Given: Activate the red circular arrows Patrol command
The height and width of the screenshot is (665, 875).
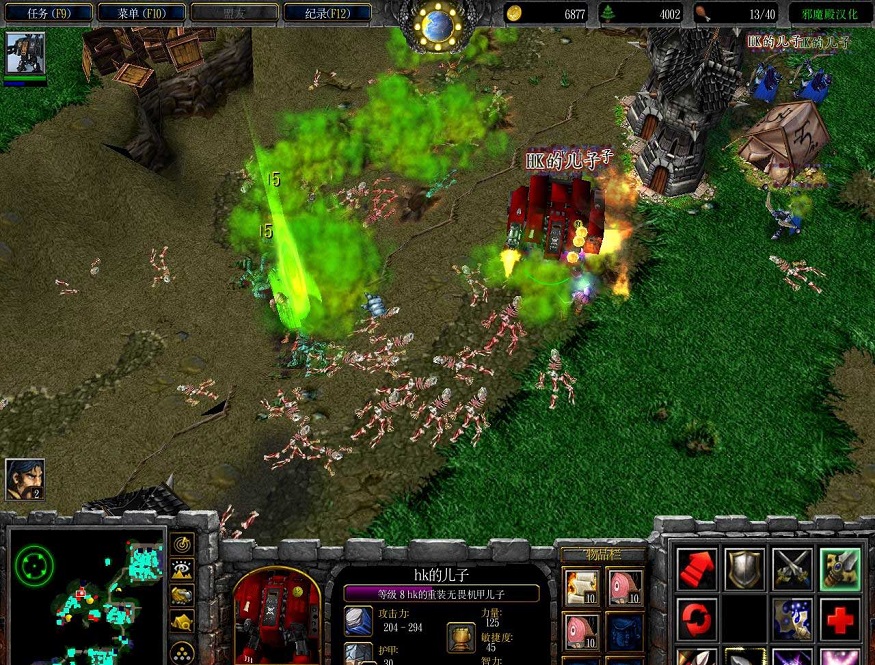Looking at the screenshot, I should coord(697,618).
